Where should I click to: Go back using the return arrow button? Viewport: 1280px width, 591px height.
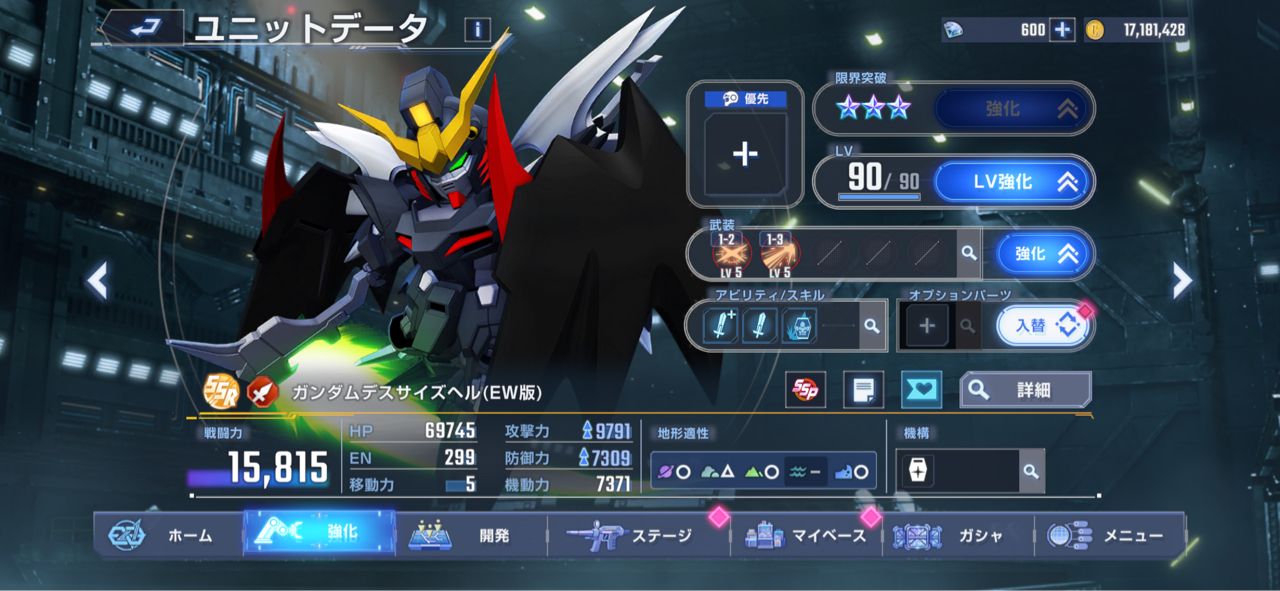143,28
